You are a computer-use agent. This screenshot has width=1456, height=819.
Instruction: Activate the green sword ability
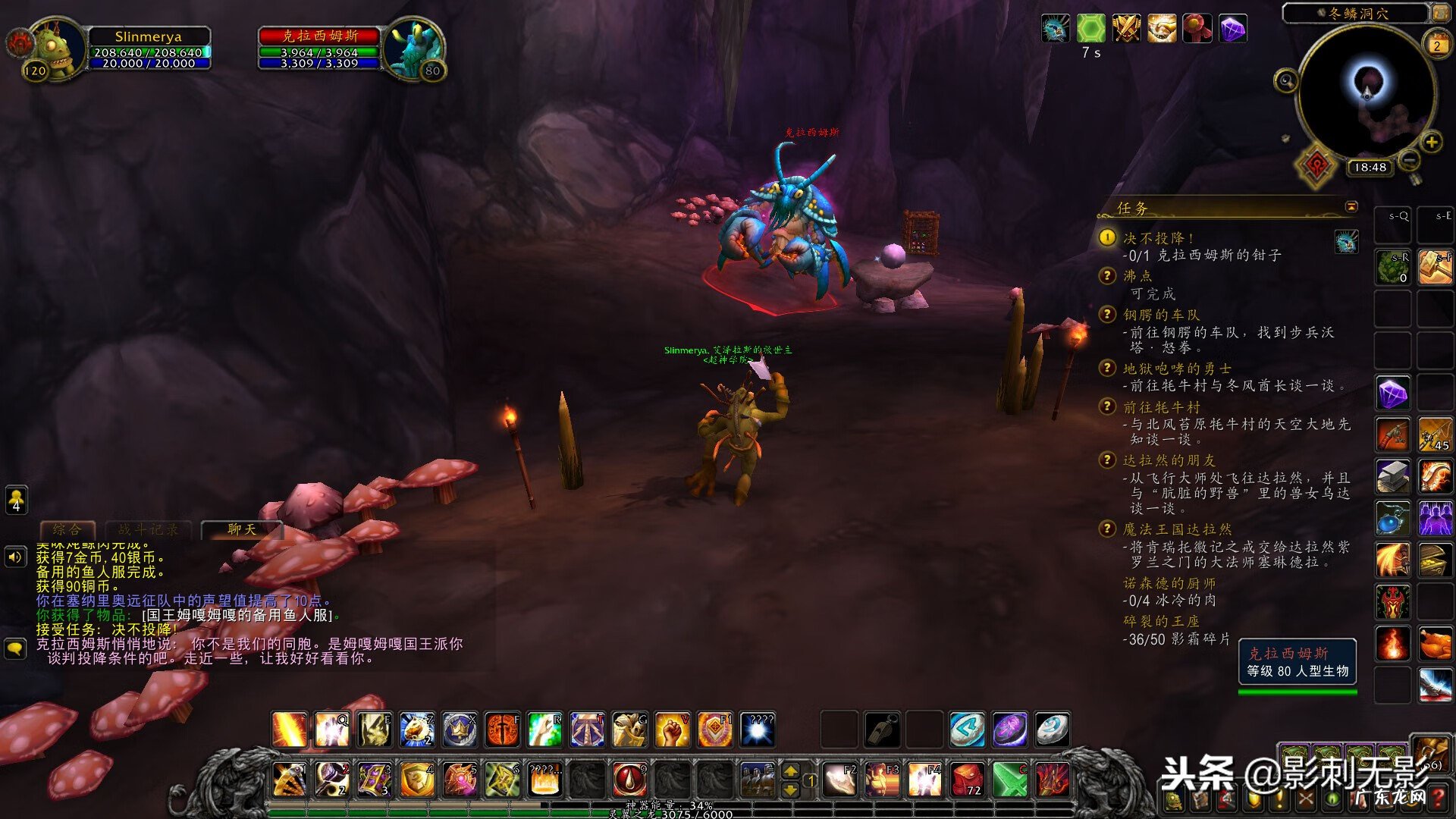pos(1010,779)
